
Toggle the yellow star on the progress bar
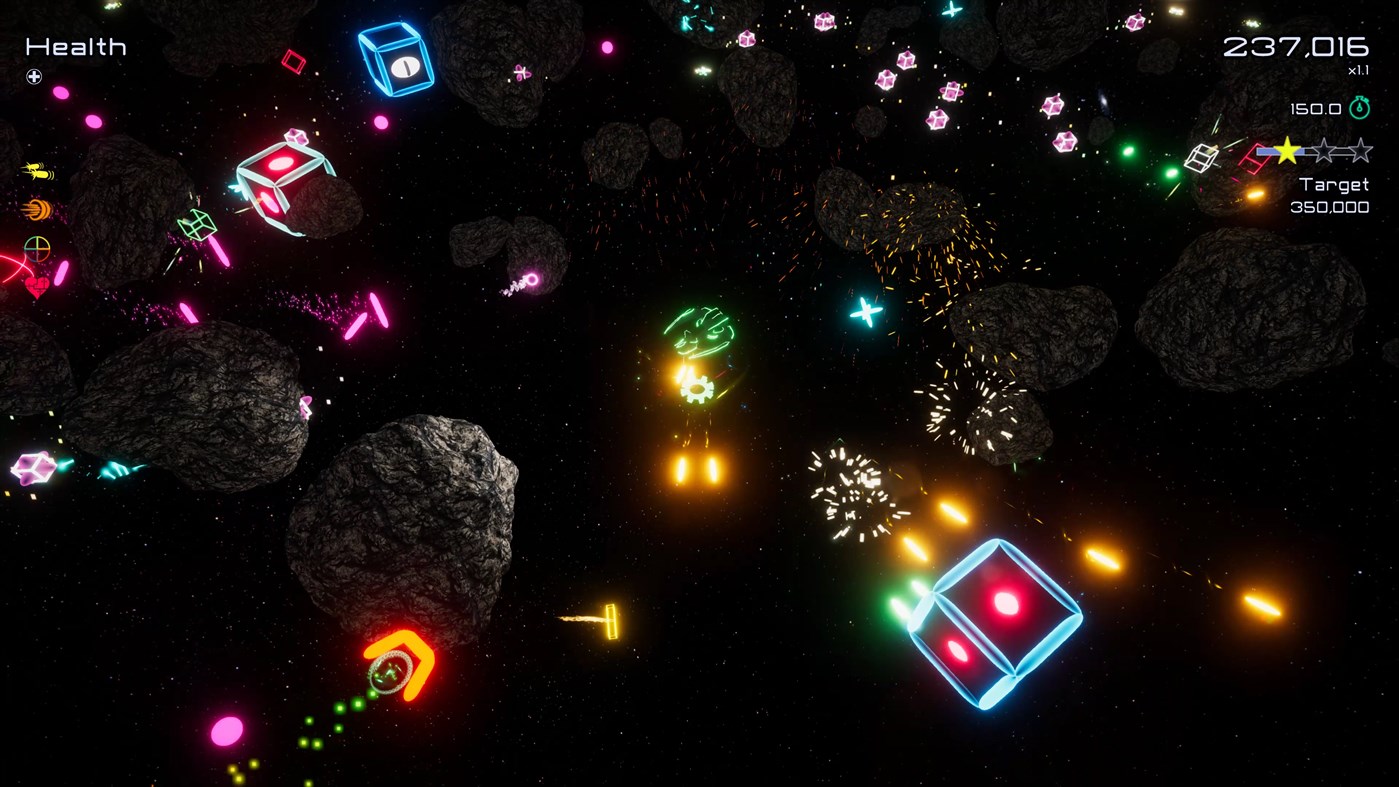tap(1288, 150)
